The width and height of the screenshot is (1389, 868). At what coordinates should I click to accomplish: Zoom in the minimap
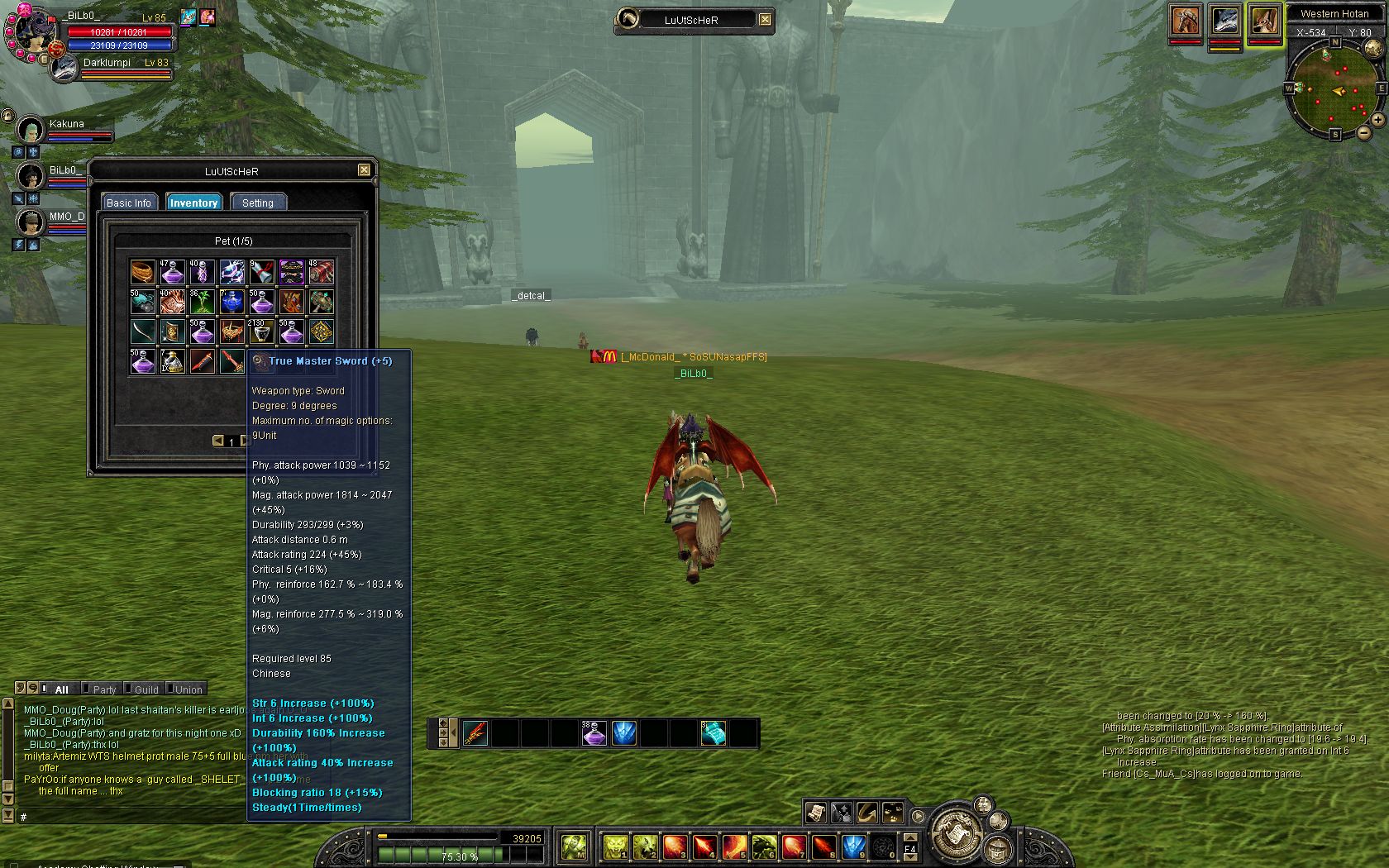[x=1377, y=120]
